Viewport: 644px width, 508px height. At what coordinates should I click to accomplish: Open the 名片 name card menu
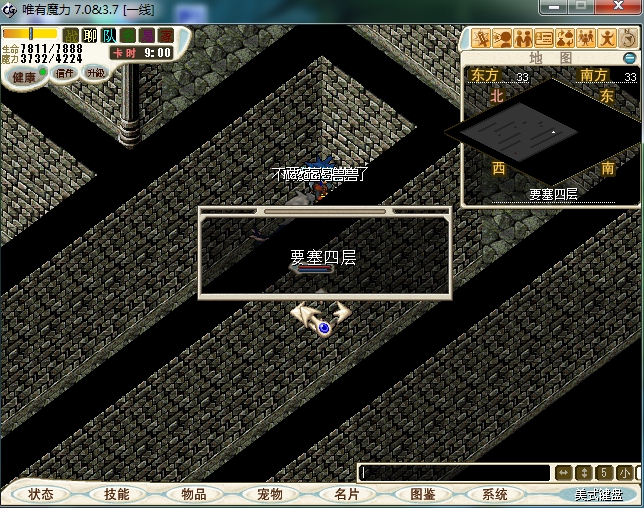[346, 494]
